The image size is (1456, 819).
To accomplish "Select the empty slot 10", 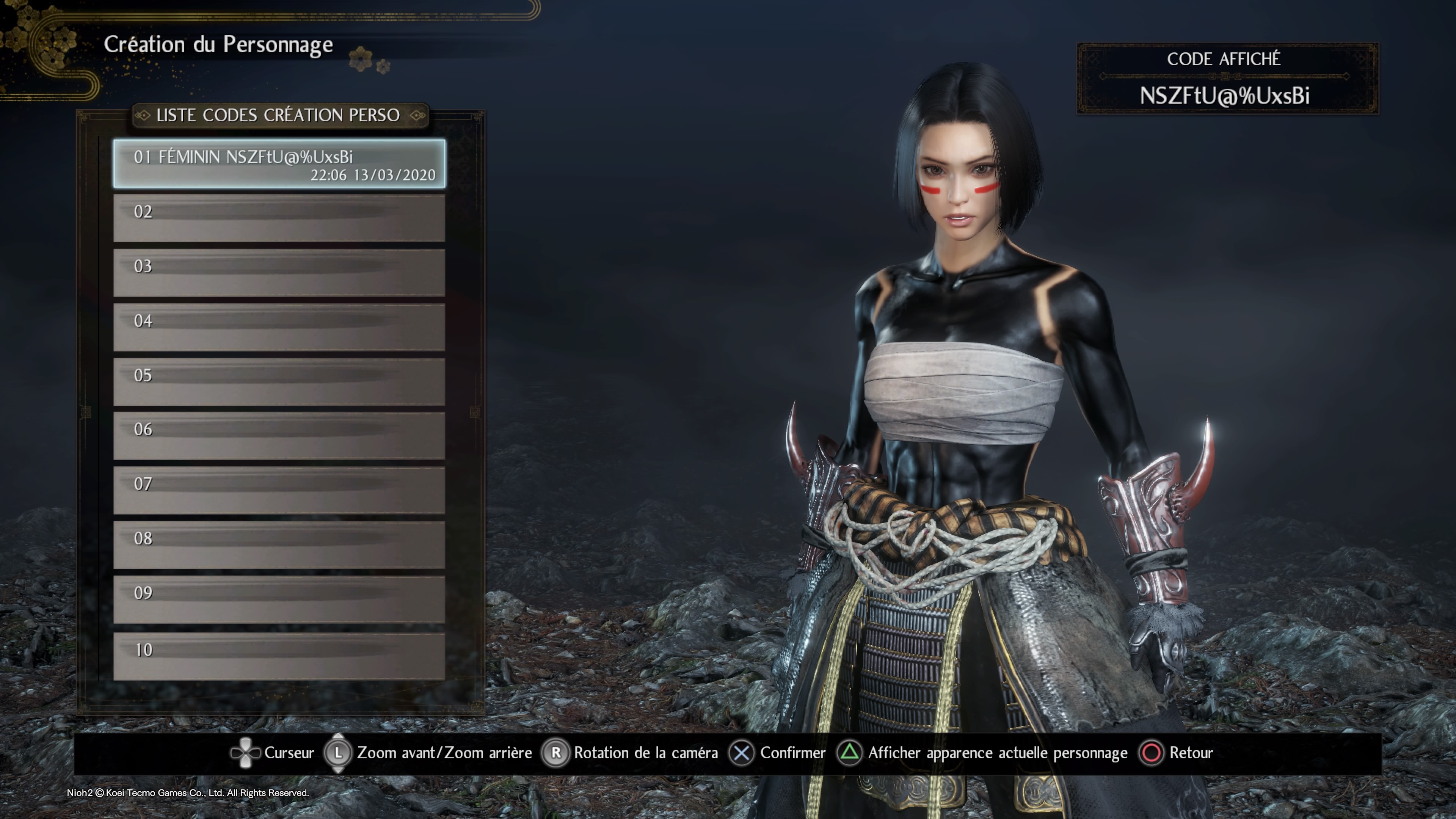I will coord(279,650).
